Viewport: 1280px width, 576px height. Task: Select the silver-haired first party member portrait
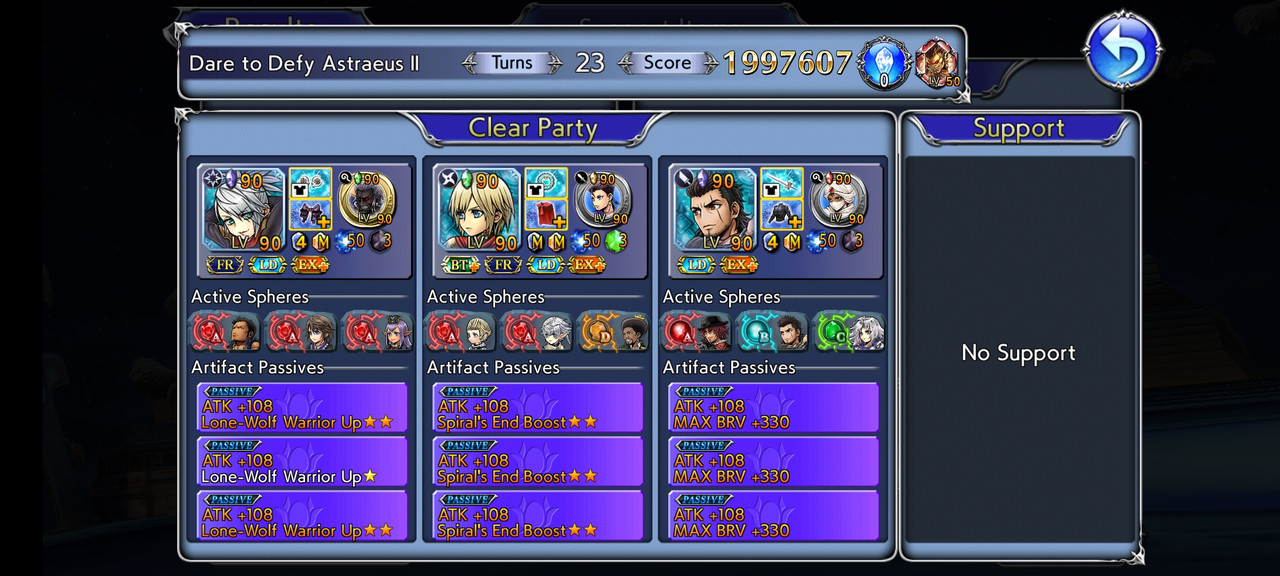(243, 209)
